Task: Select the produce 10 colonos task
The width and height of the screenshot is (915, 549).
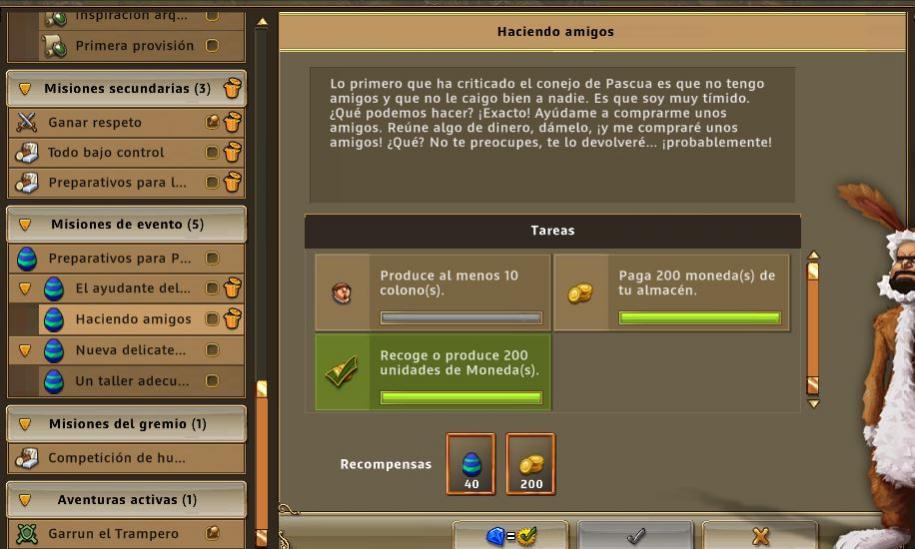Action: tap(432, 292)
